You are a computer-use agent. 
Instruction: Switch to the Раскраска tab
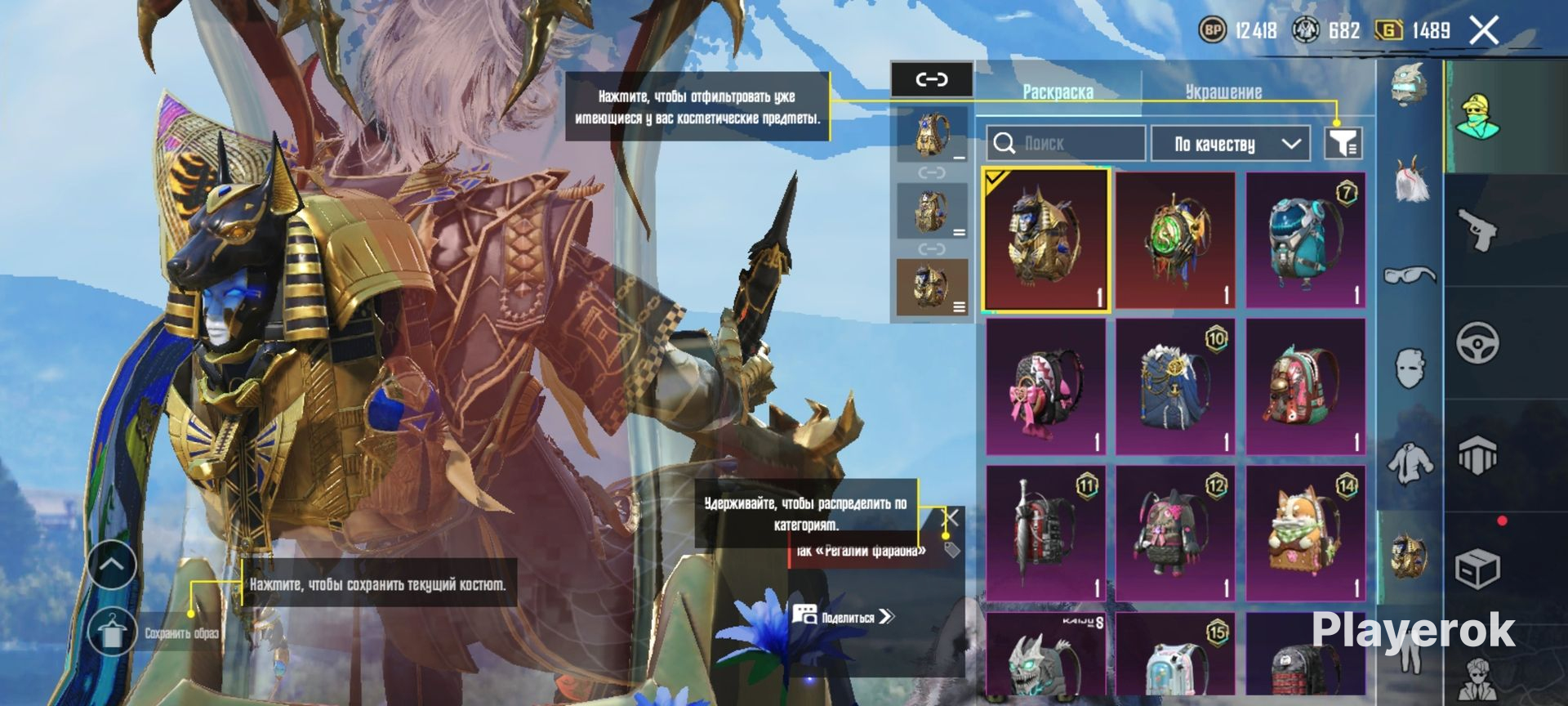(x=1058, y=92)
